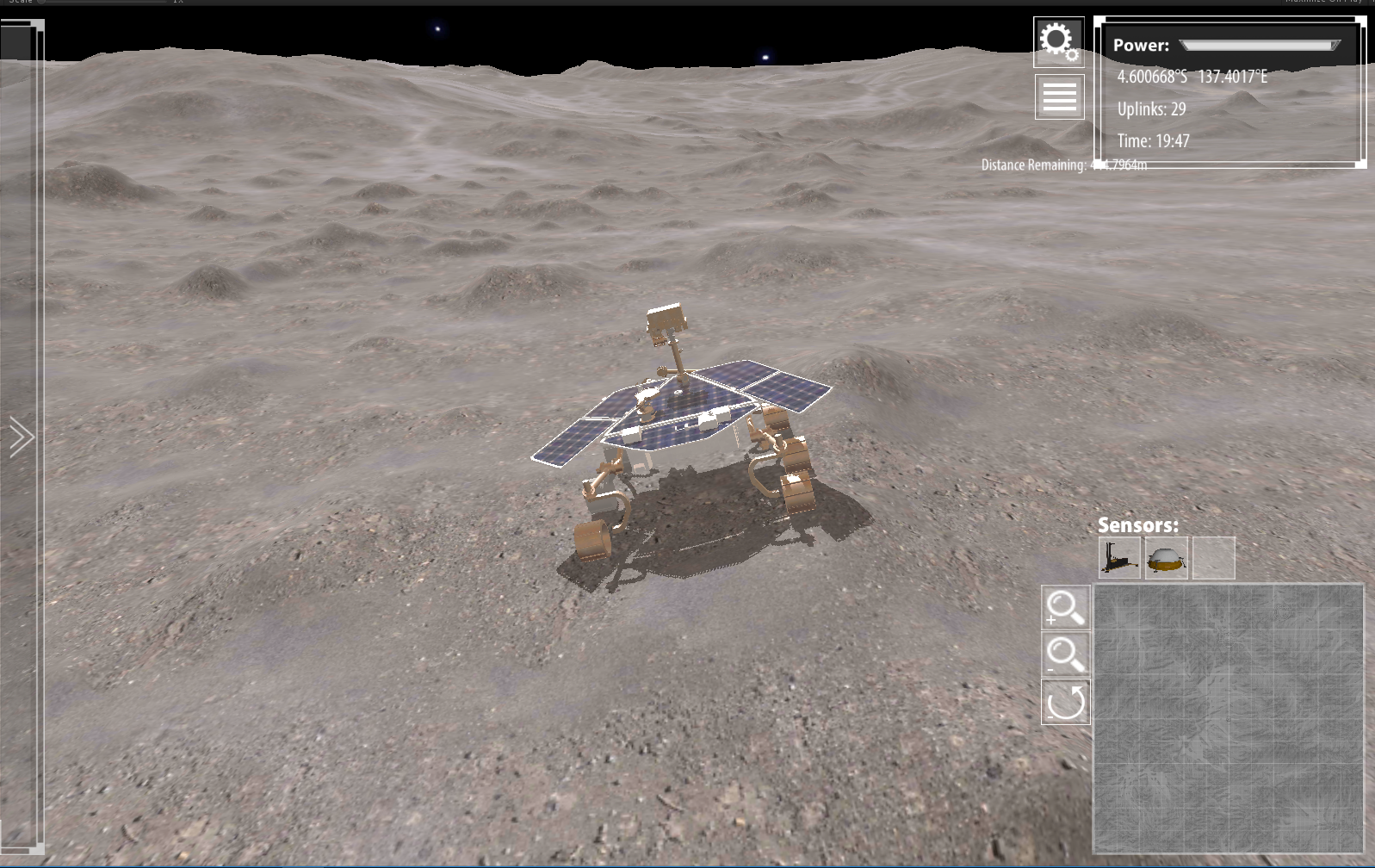
Task: Expand the left side panel arrow
Action: tap(22, 437)
